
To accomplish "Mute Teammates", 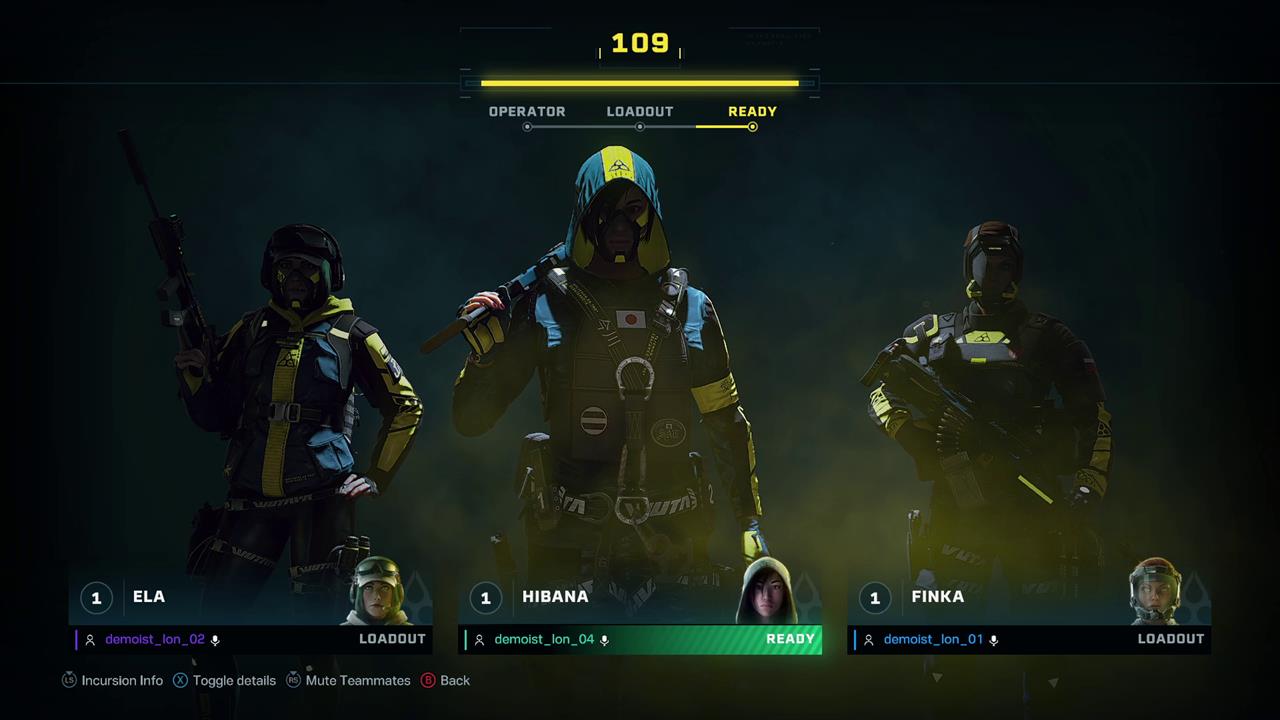I will (348, 680).
